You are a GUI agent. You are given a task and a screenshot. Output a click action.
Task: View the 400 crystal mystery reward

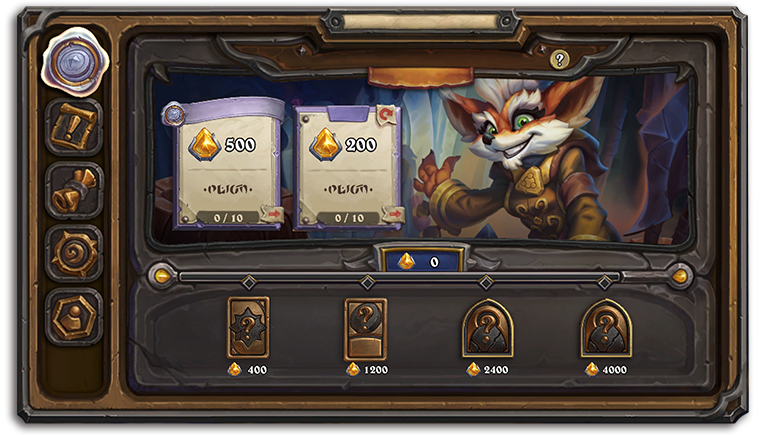(x=248, y=328)
